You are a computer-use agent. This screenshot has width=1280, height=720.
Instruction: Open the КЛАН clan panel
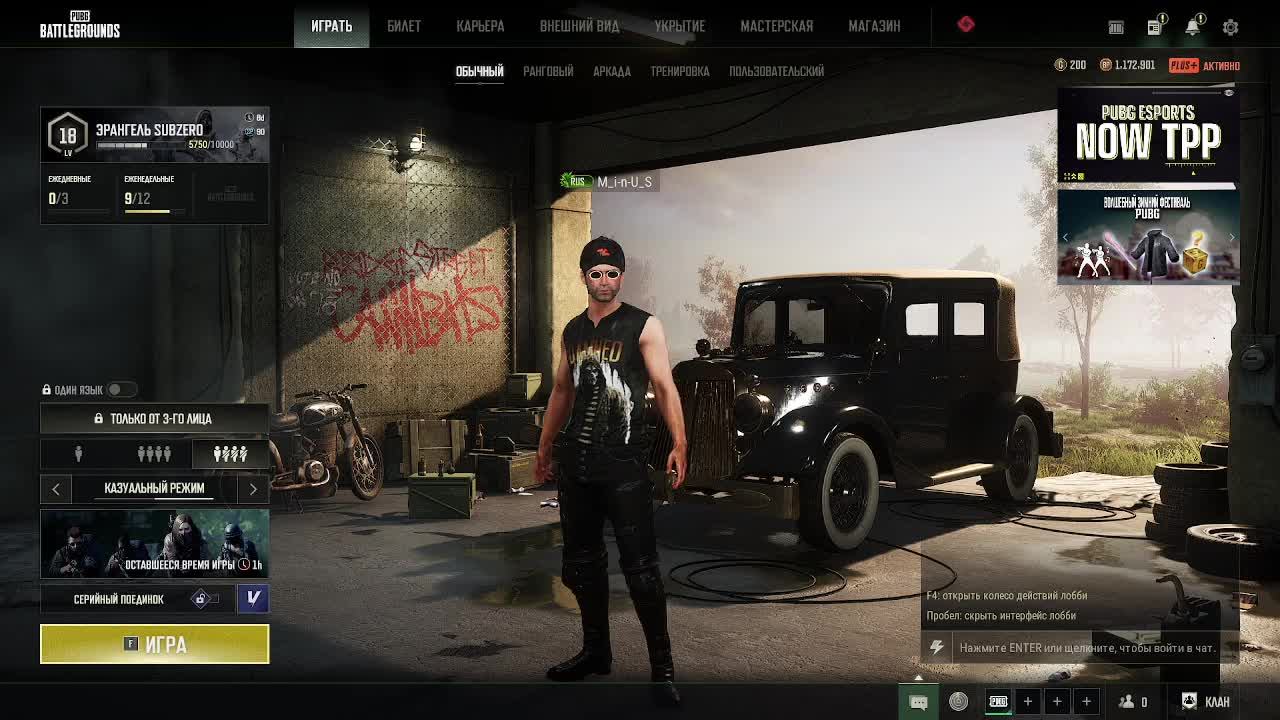[x=1206, y=701]
